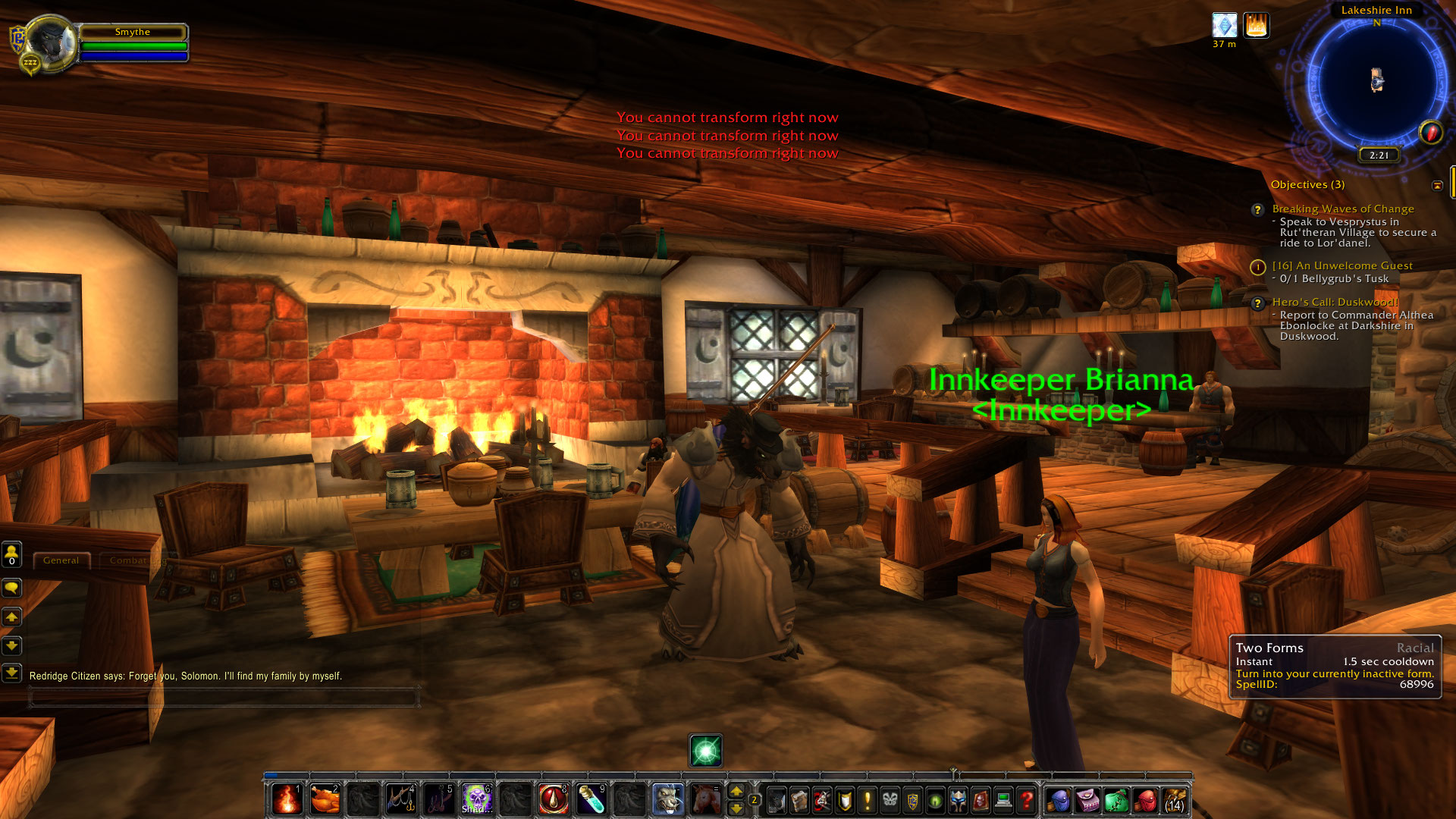Toggle the chat menu speech bubble
The image size is (1456, 819).
pyautogui.click(x=12, y=588)
